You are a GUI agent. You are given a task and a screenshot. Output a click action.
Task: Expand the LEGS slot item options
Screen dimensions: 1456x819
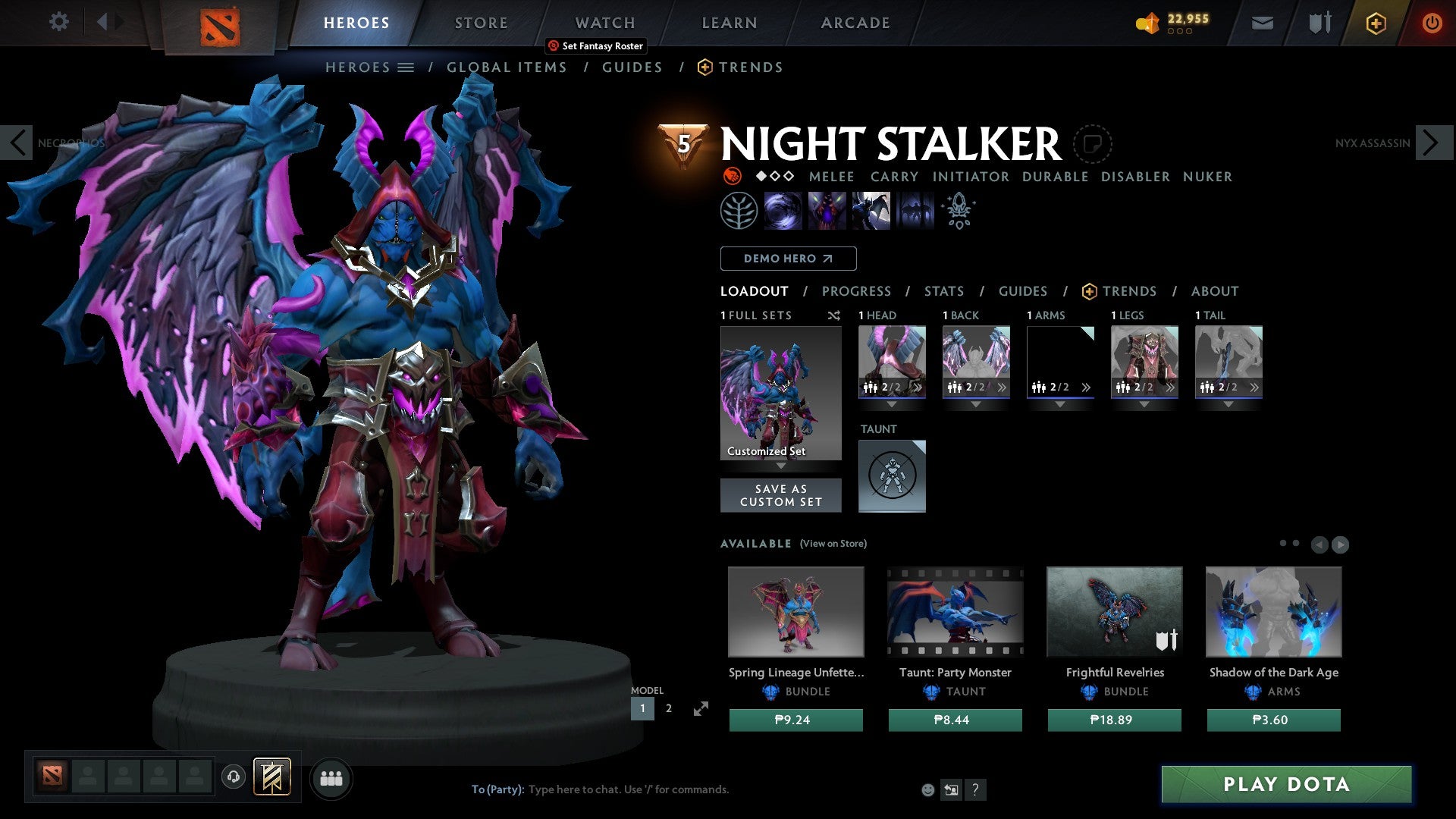(1170, 388)
